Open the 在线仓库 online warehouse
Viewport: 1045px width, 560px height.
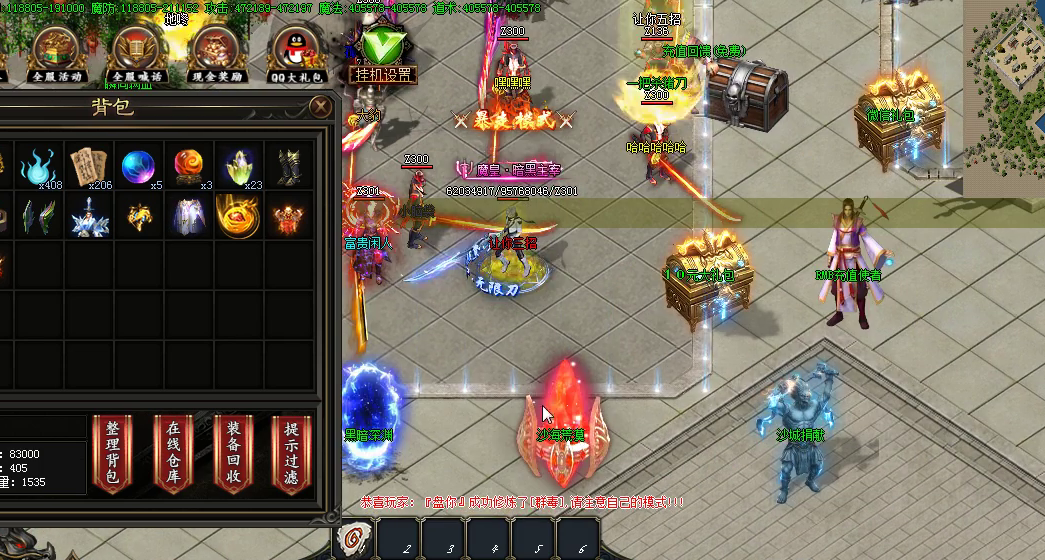[173, 453]
